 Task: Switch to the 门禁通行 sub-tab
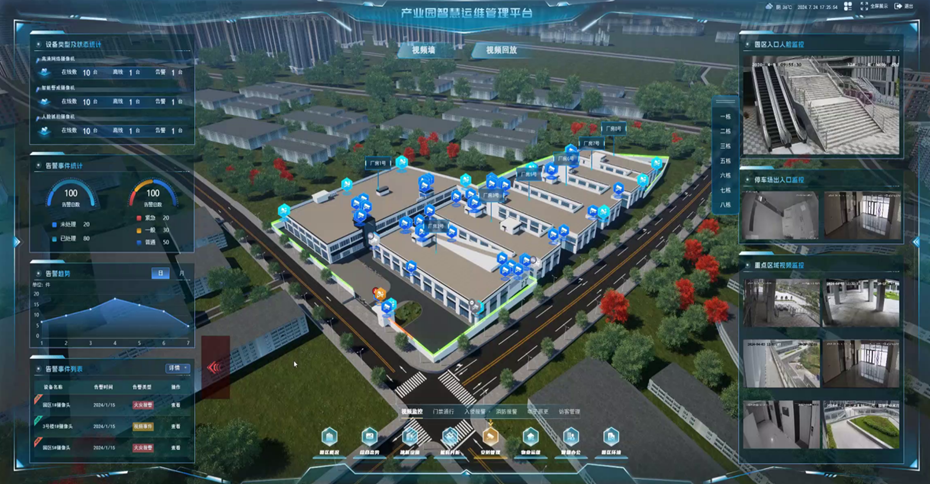(444, 411)
